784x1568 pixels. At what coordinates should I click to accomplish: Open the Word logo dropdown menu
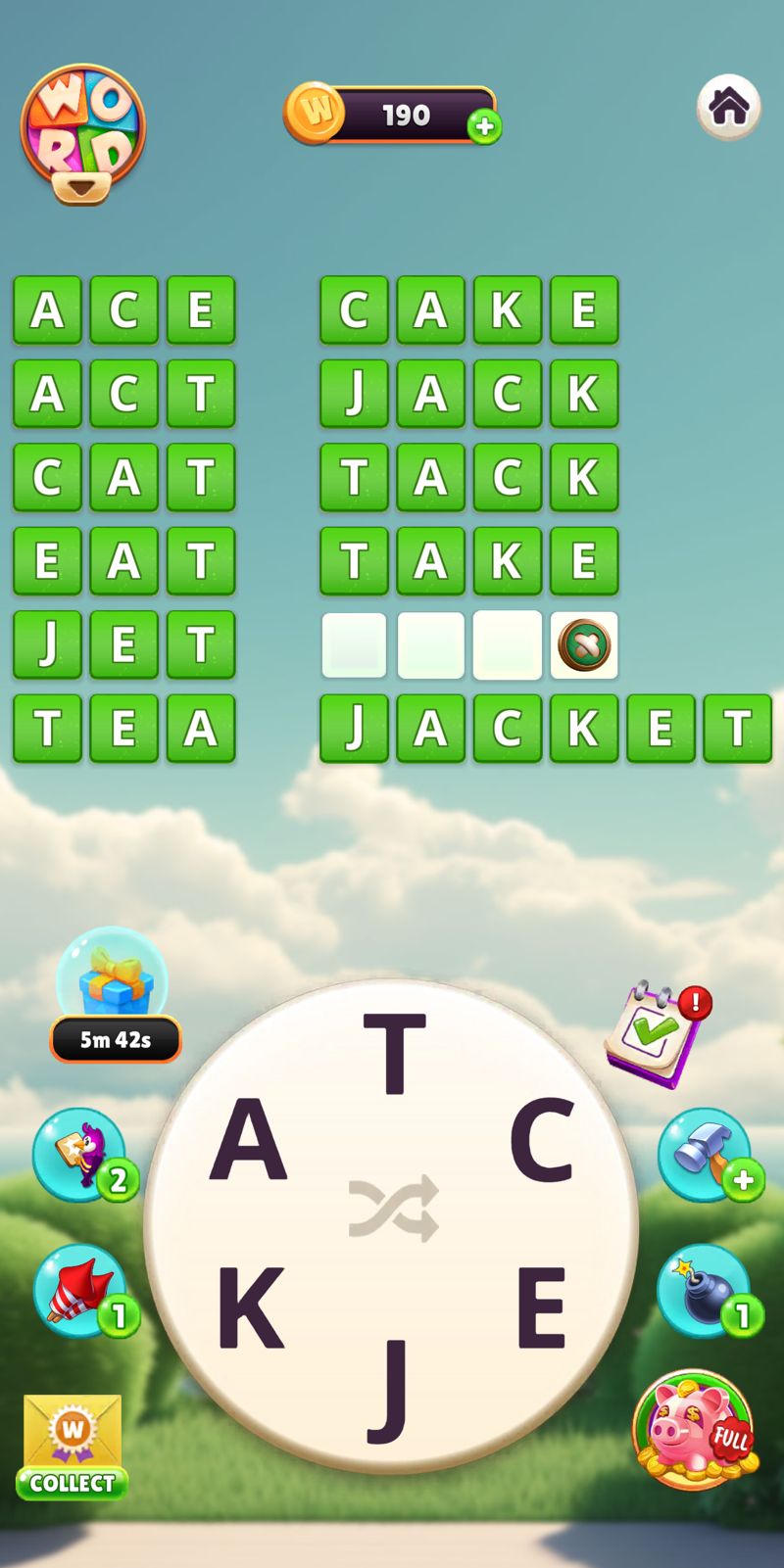click(x=82, y=136)
